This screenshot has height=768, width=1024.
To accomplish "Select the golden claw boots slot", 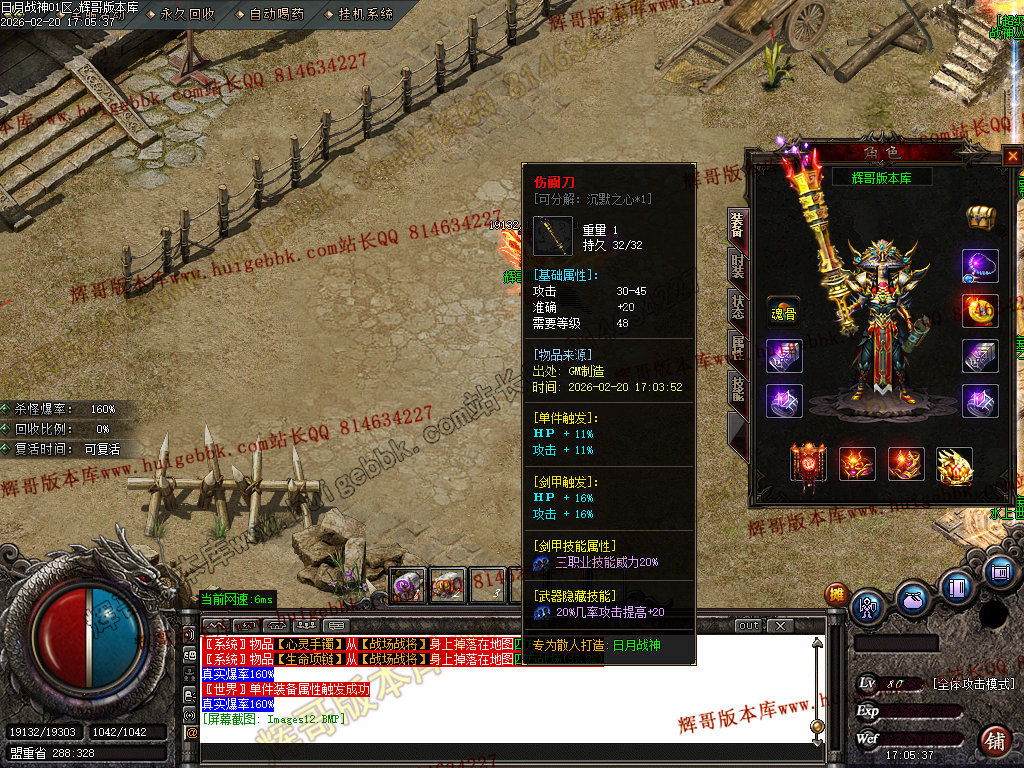I will click(x=954, y=465).
